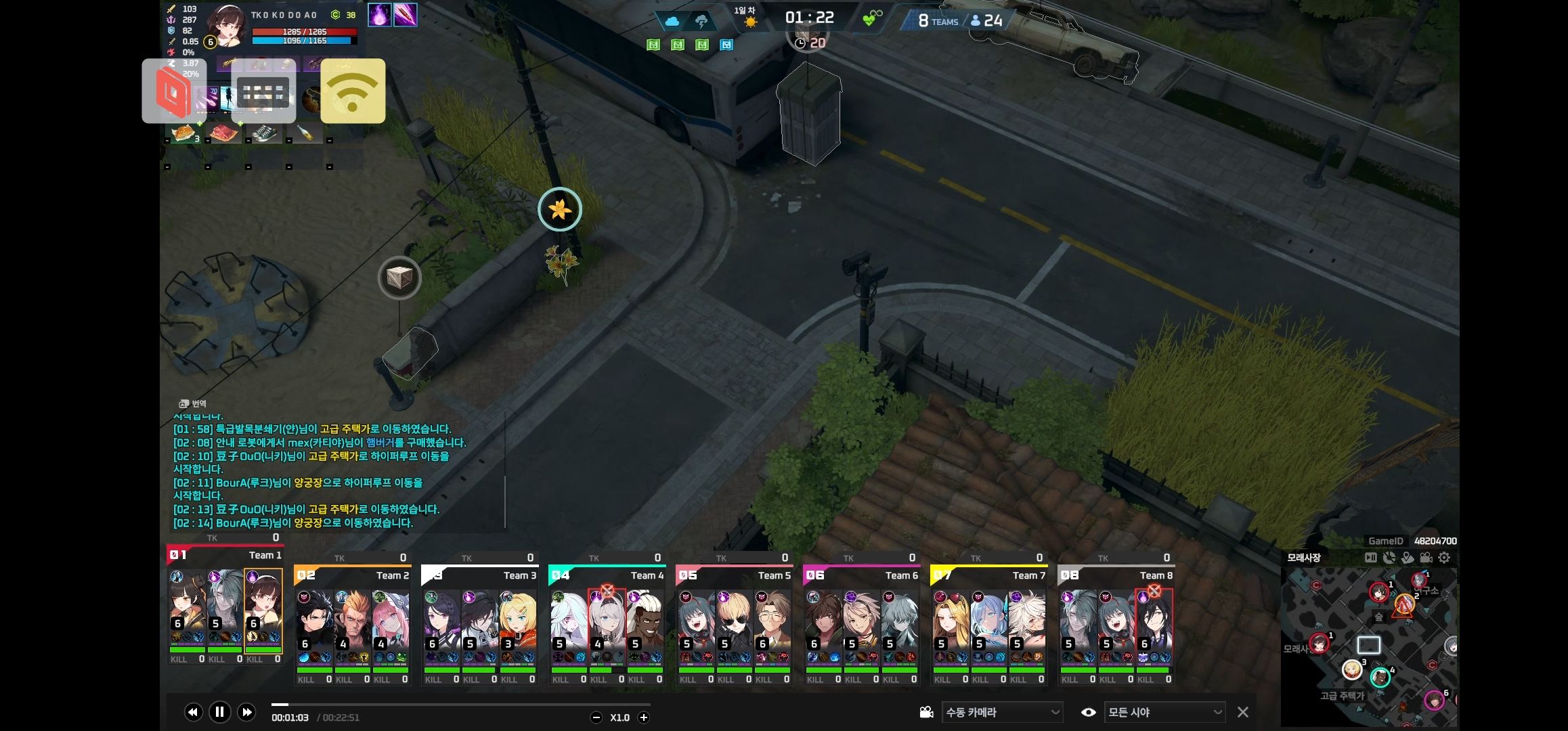Increase playback speed with the plus button
This screenshot has width=1568, height=731.
[x=644, y=717]
